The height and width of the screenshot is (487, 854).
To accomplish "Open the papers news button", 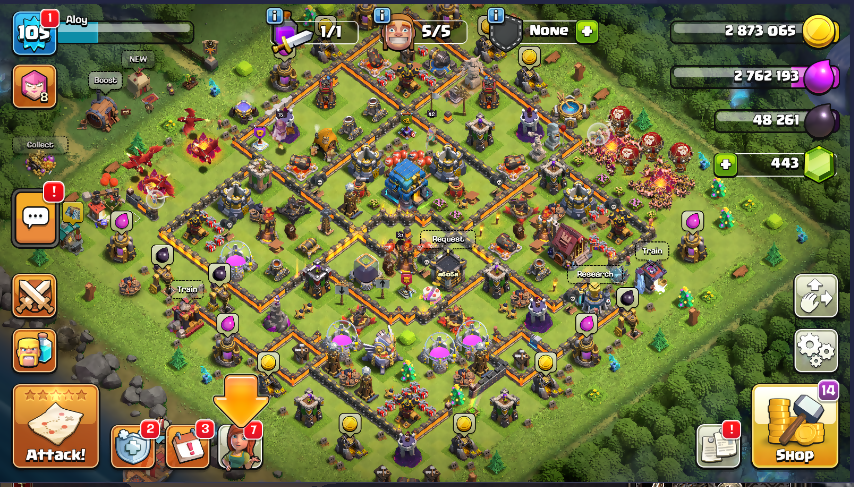I will click(x=717, y=445).
